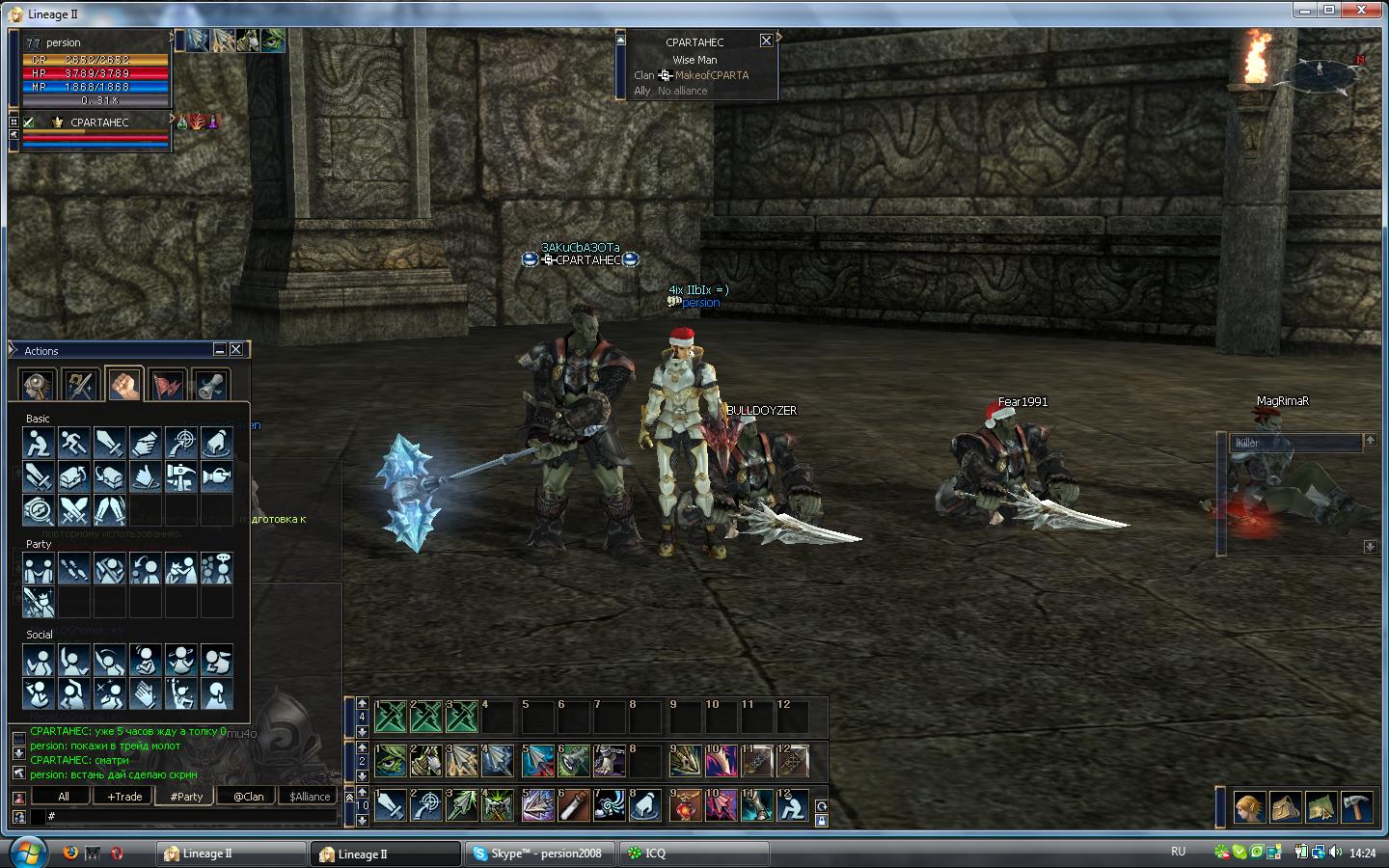This screenshot has height=868, width=1389.
Task: Open the map scroll icon
Action: coord(1321,806)
